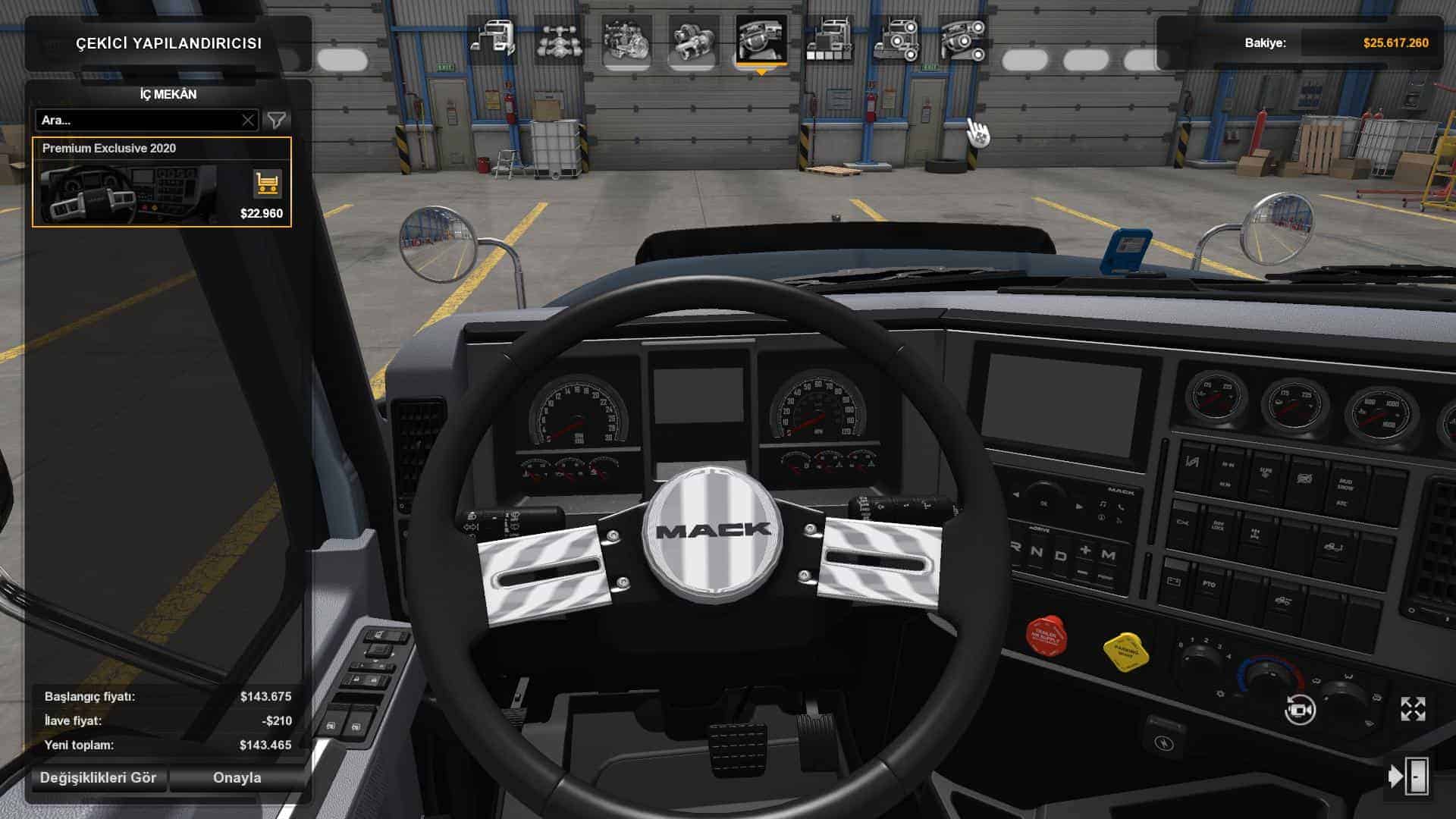Choose the steering wheel interior tab
Image resolution: width=1456 pixels, height=819 pixels.
pyautogui.click(x=761, y=39)
